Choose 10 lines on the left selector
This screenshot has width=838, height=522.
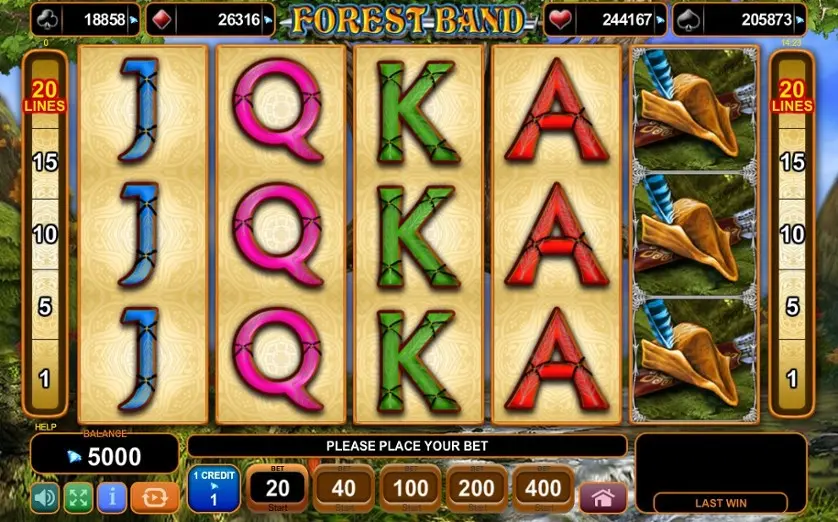point(45,234)
